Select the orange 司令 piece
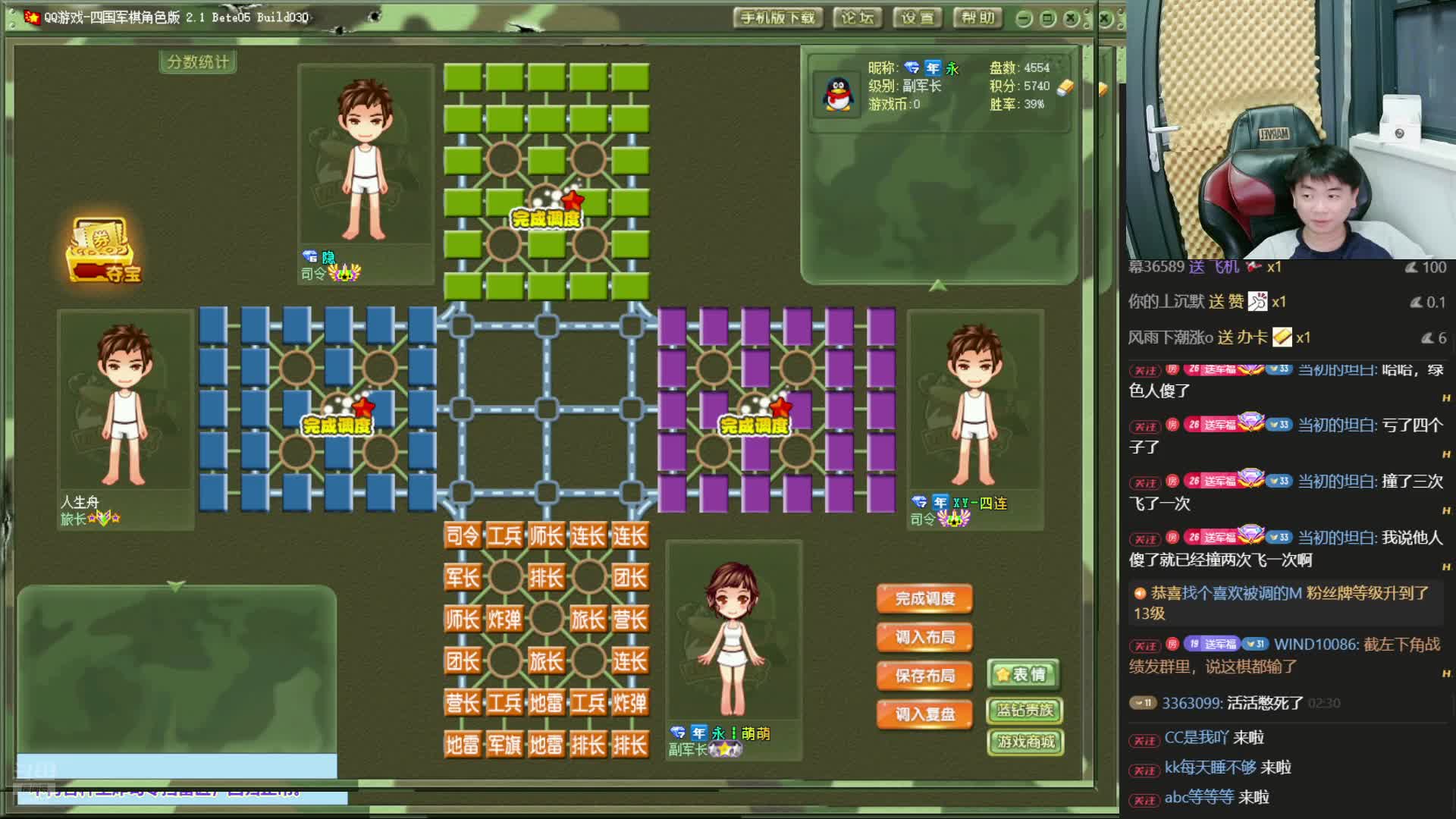 click(x=463, y=537)
